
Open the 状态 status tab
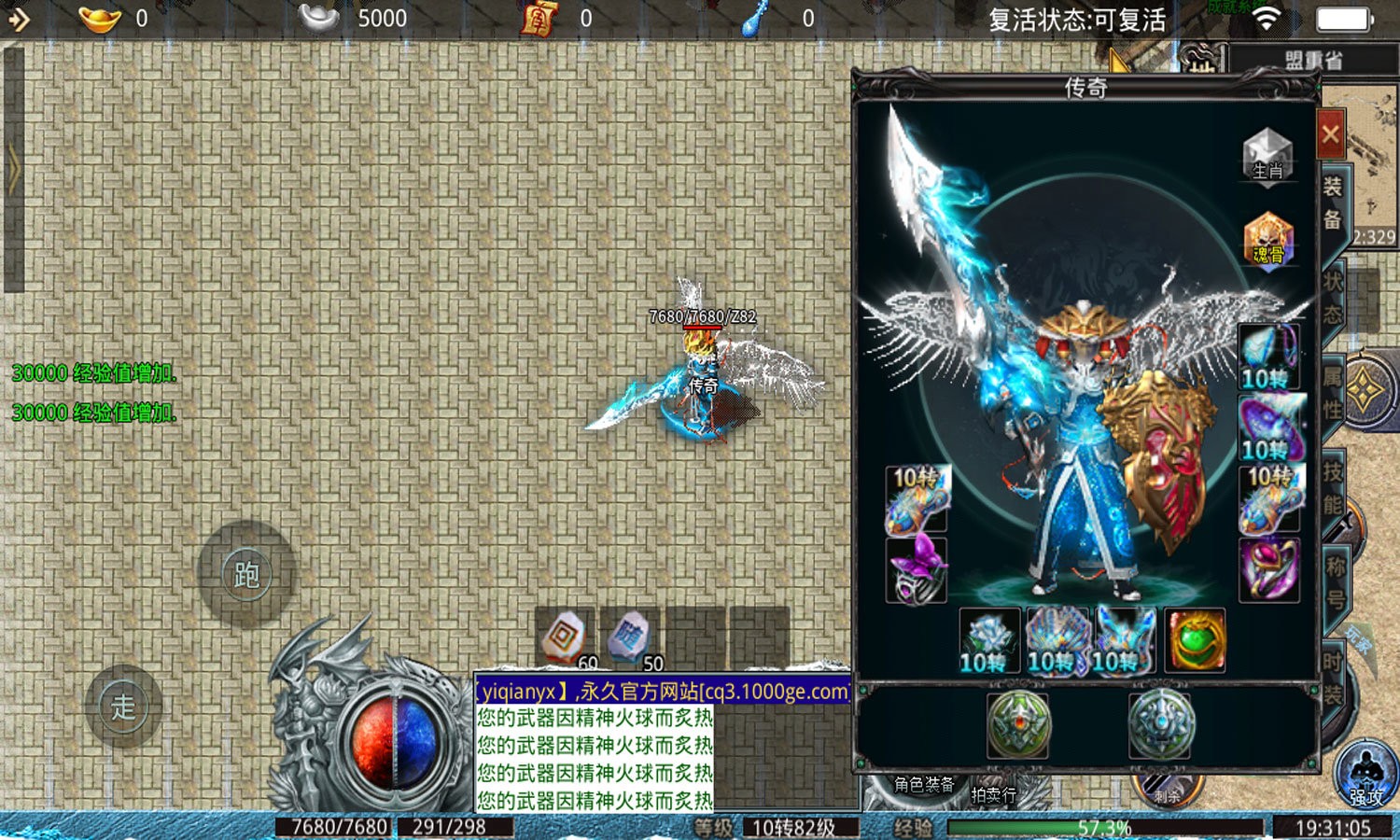(1332, 297)
